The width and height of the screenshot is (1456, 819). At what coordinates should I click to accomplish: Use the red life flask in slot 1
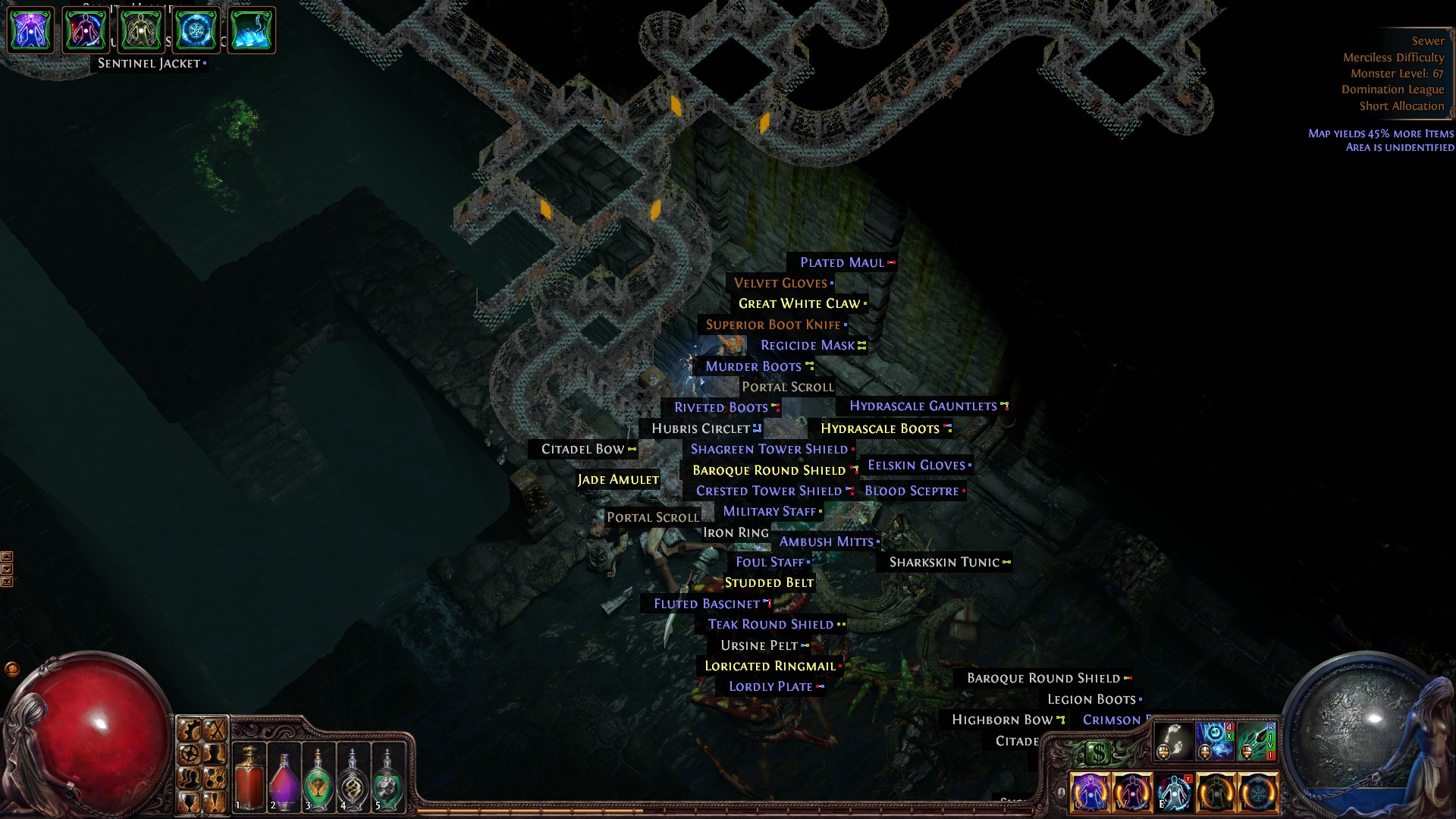249,777
